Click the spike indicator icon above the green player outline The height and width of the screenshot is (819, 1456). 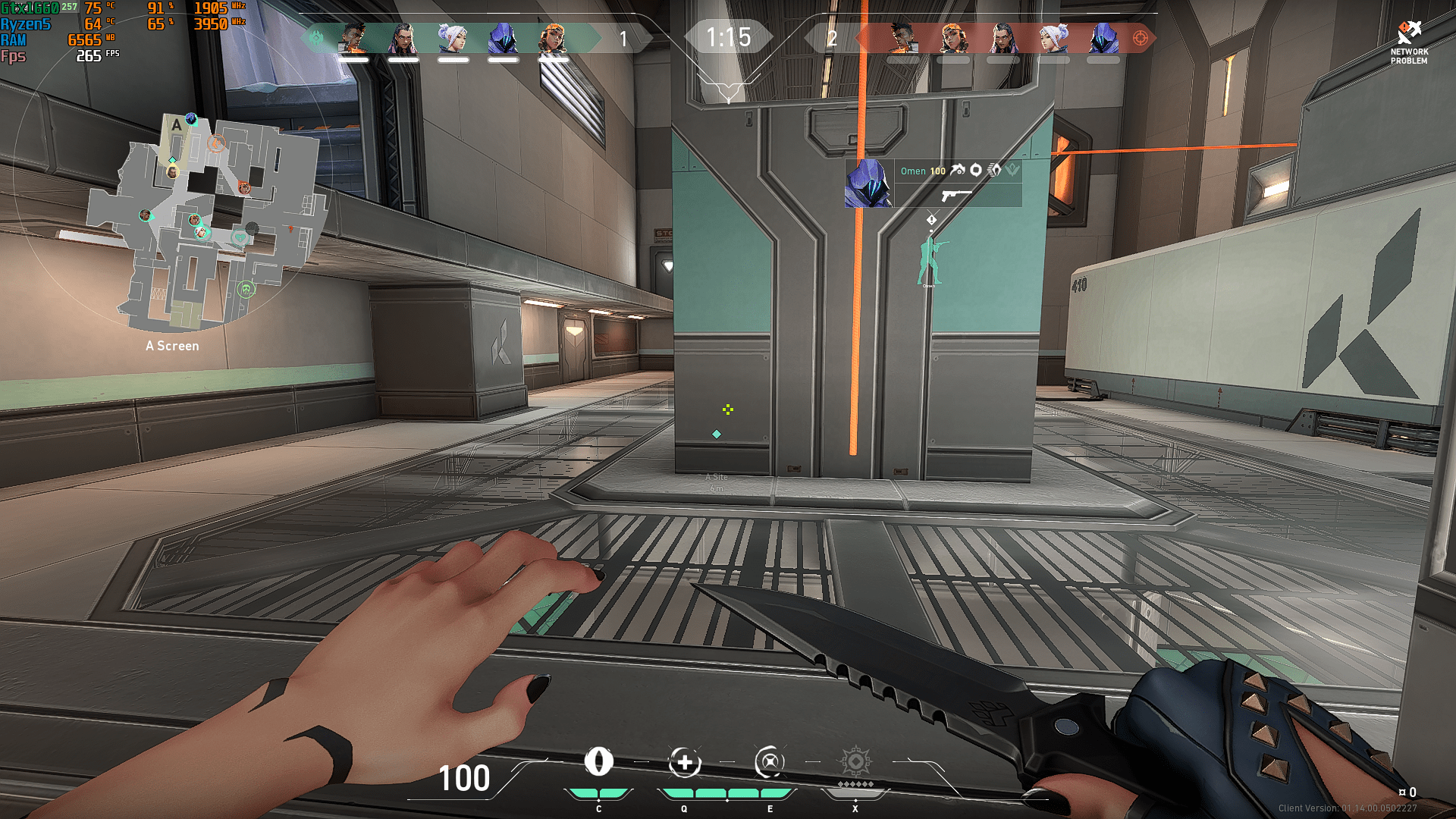931,218
